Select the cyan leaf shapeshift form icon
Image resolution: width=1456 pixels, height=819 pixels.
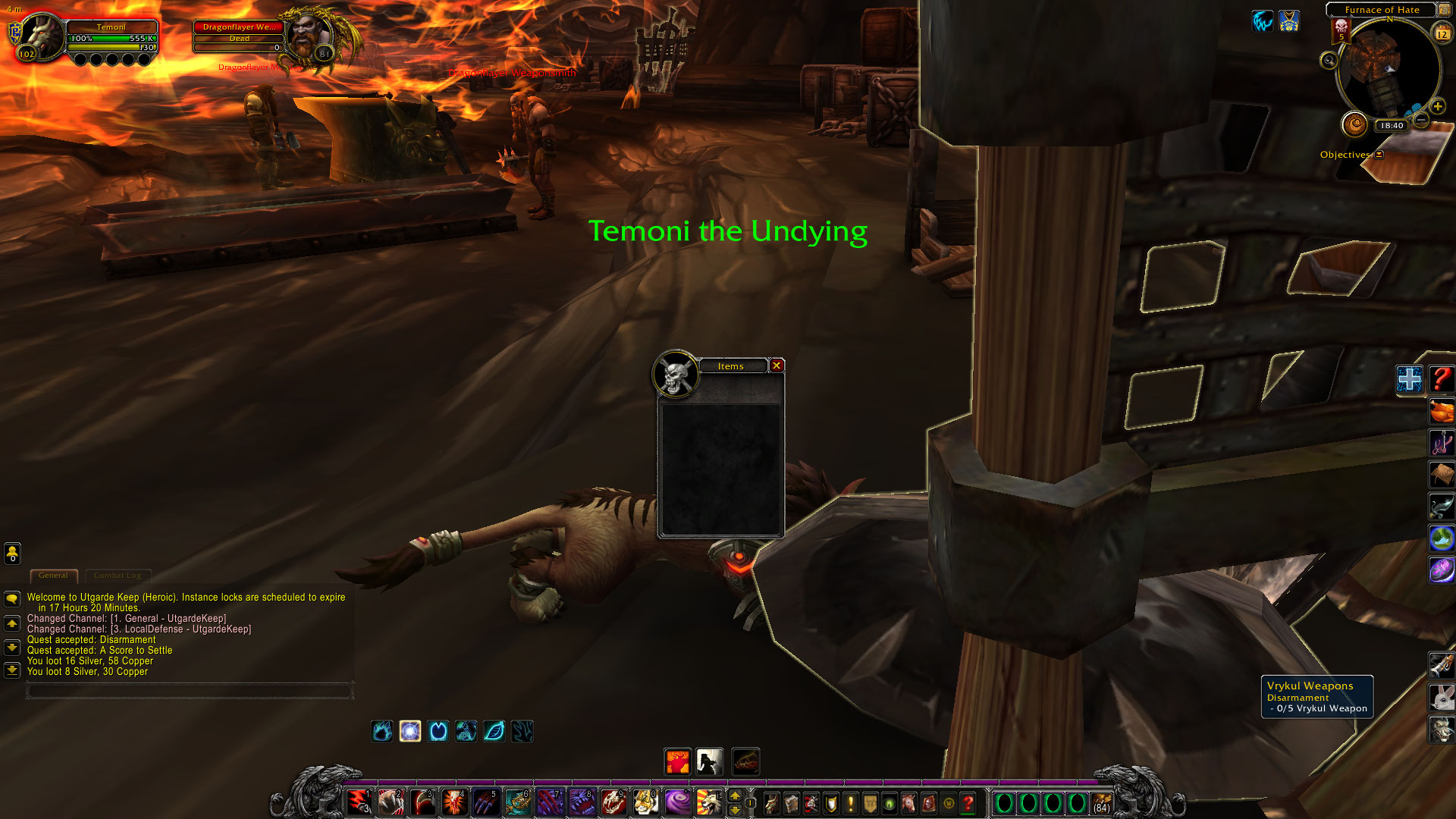(x=494, y=731)
